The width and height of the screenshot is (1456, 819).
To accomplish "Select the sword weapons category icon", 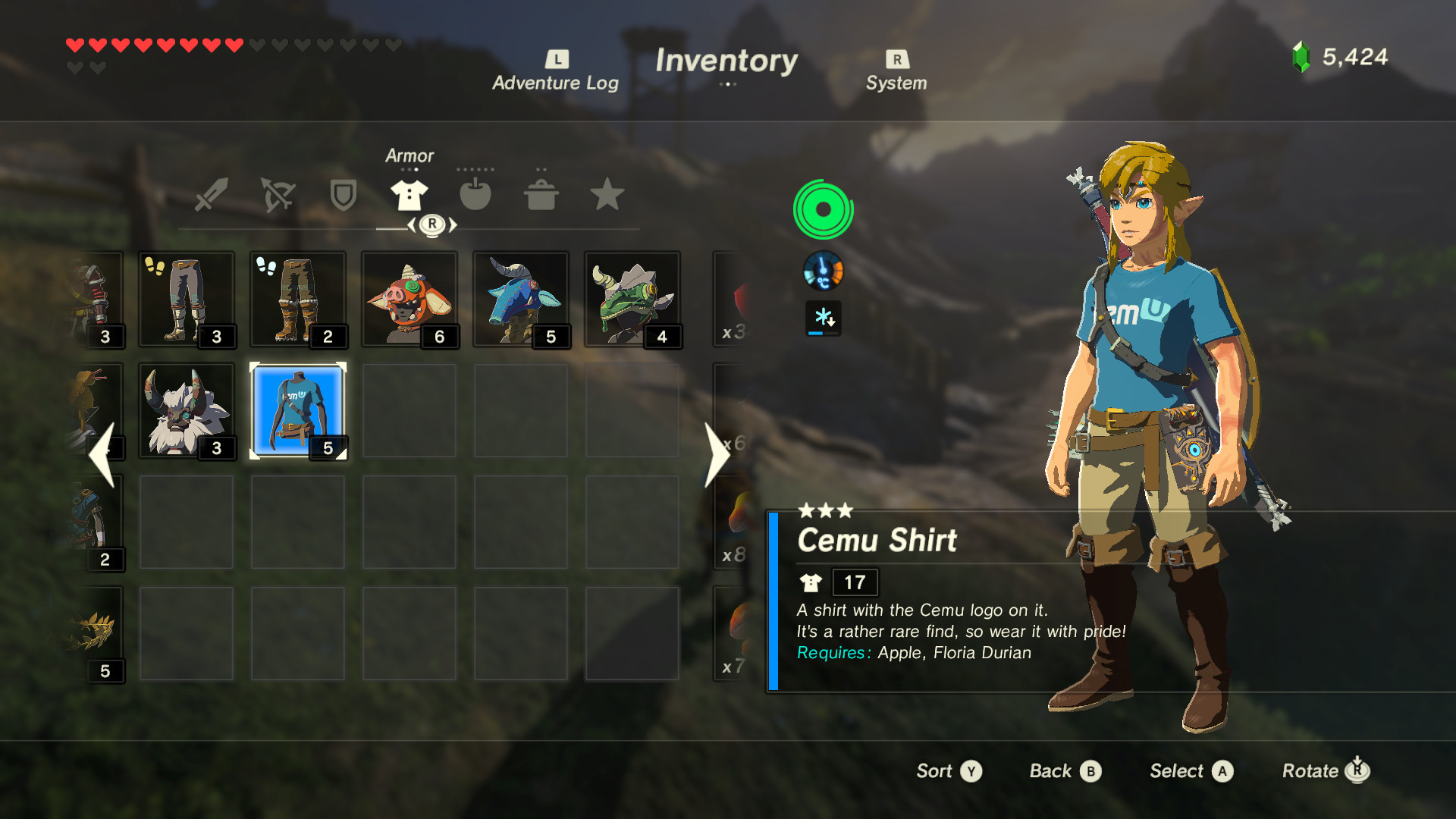I will pos(209,195).
